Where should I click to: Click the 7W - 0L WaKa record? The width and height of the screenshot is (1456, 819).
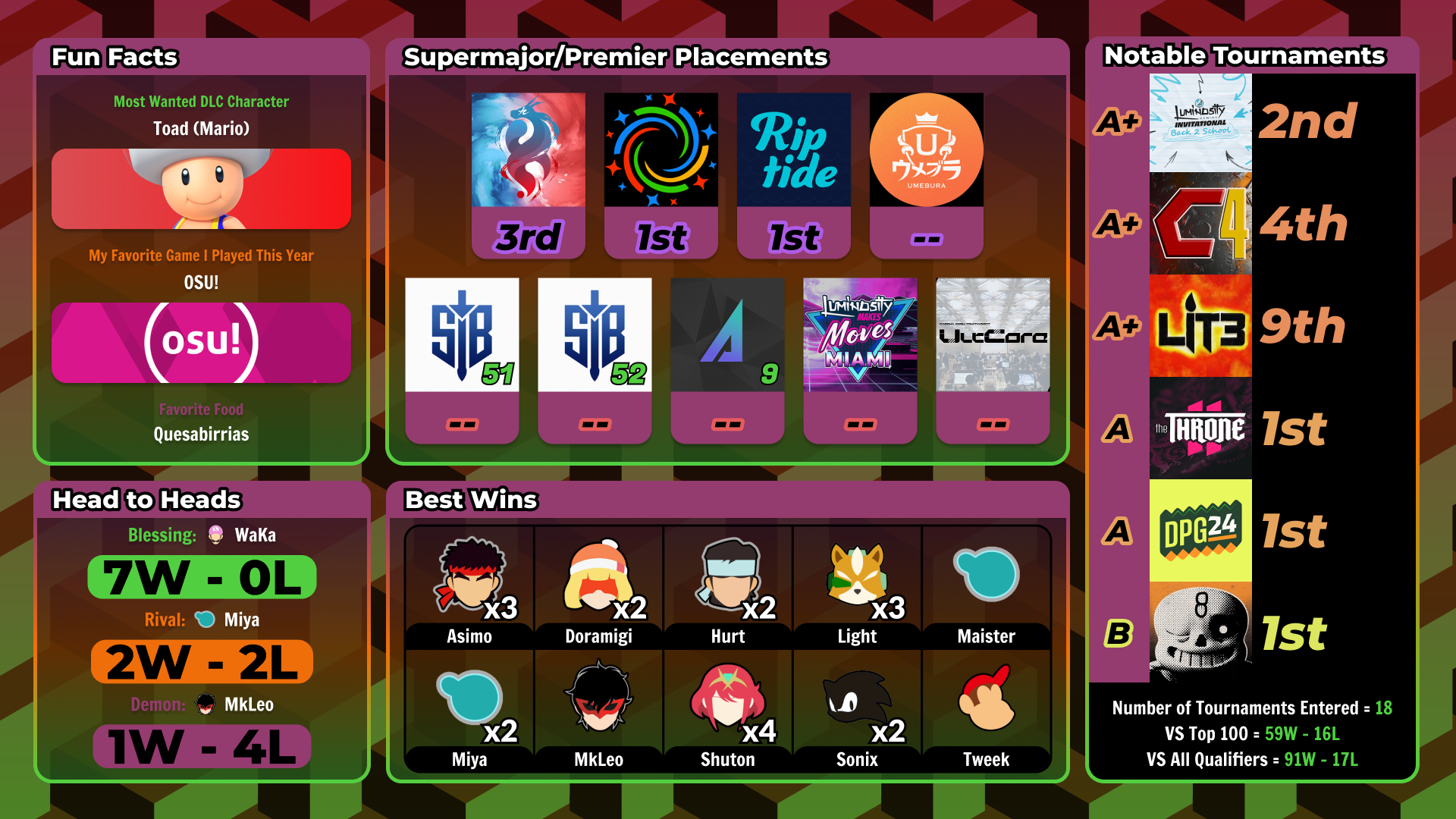[202, 578]
